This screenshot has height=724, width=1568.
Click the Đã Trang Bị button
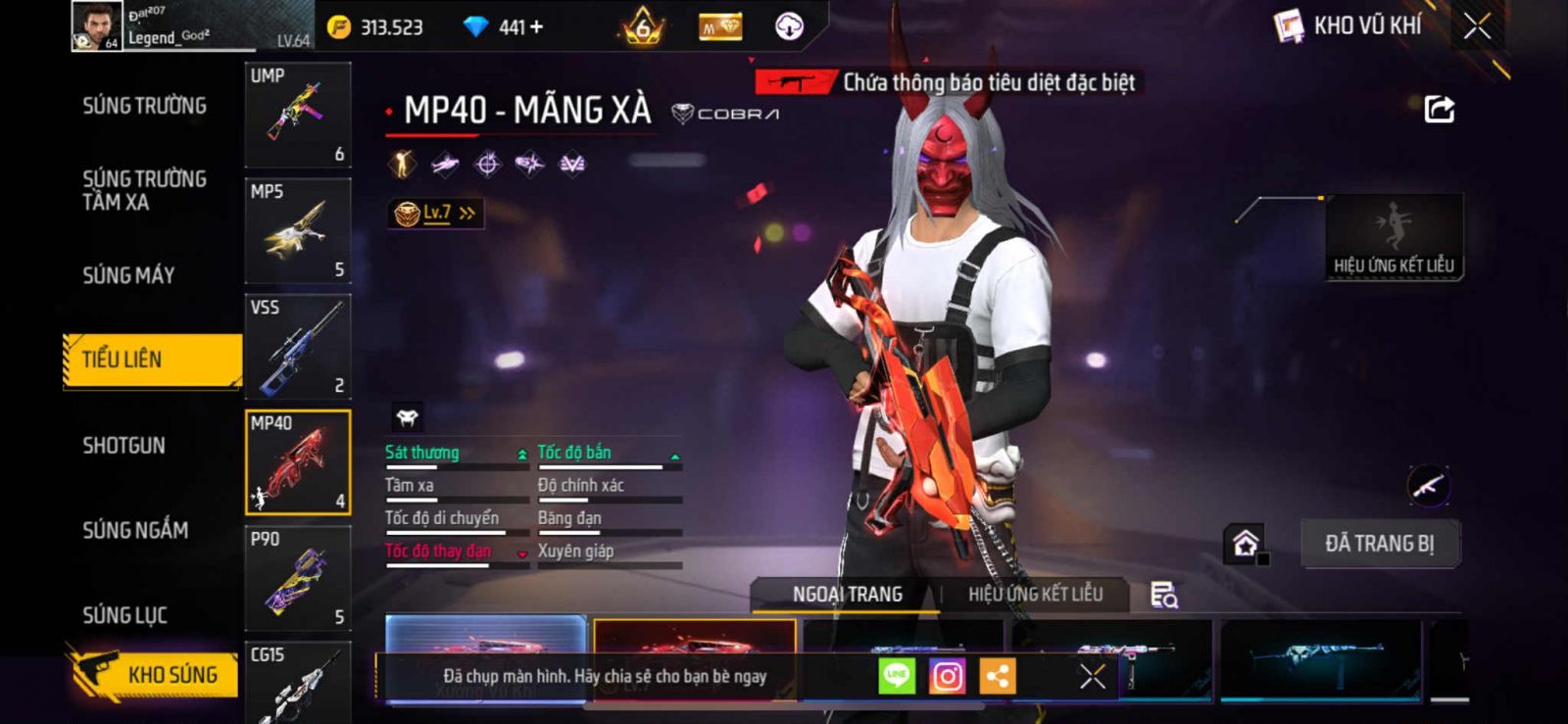(1379, 544)
